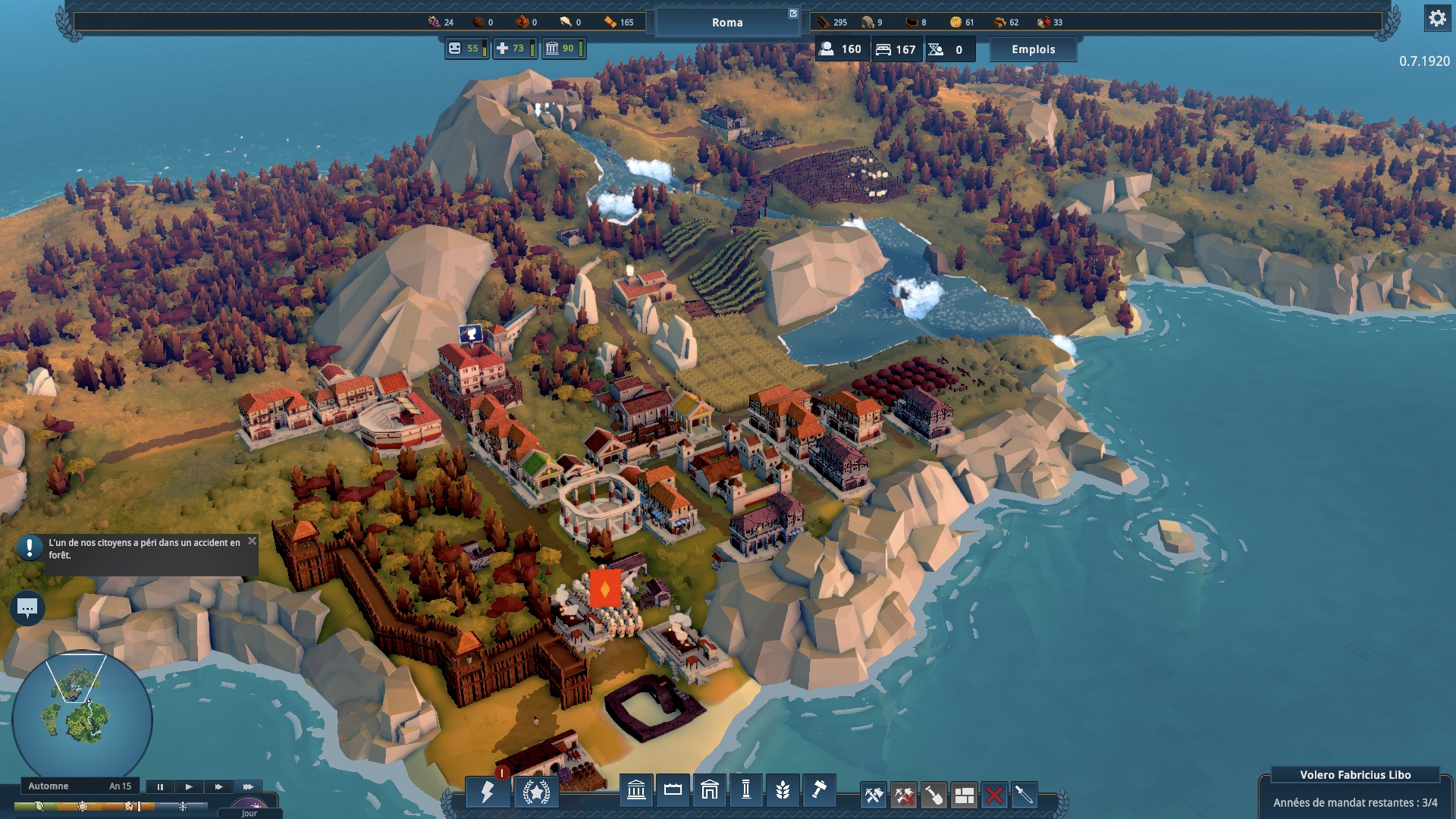Set game speed to fastest
This screenshot has height=819, width=1456.
248,786
